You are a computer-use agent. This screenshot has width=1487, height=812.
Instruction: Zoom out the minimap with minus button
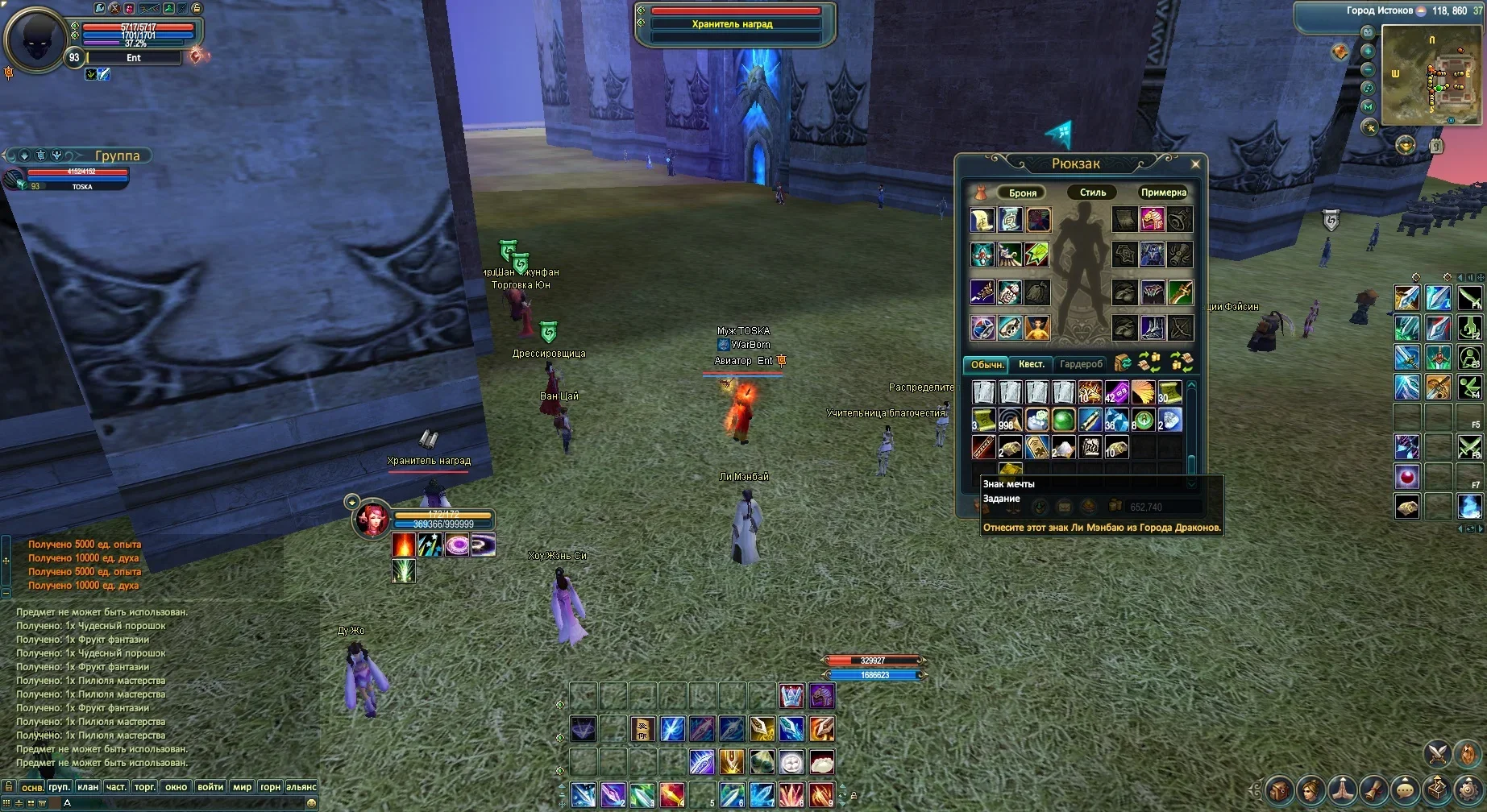click(1368, 69)
